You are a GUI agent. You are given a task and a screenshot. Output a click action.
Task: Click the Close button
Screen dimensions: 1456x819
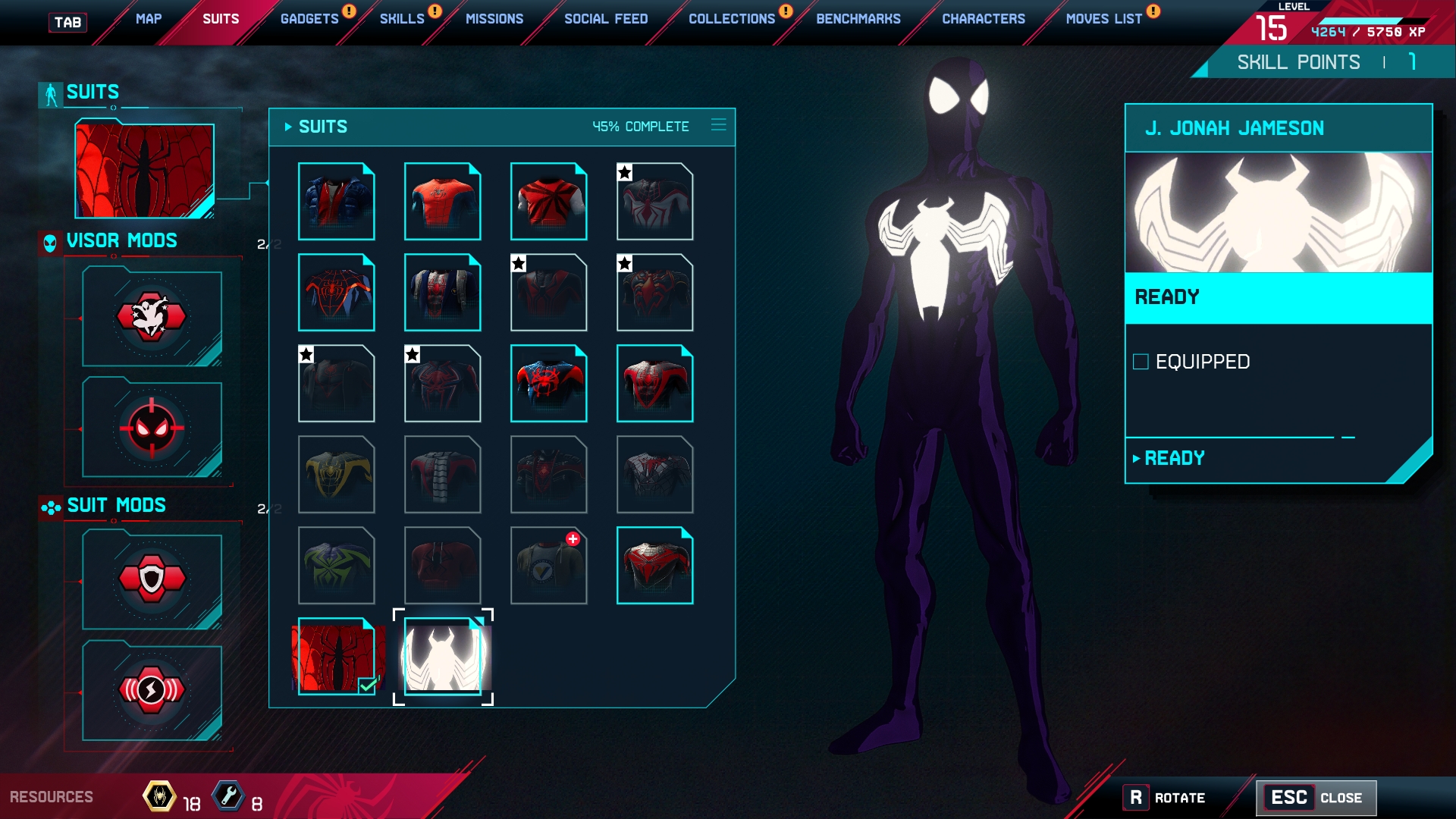[x=1316, y=798]
